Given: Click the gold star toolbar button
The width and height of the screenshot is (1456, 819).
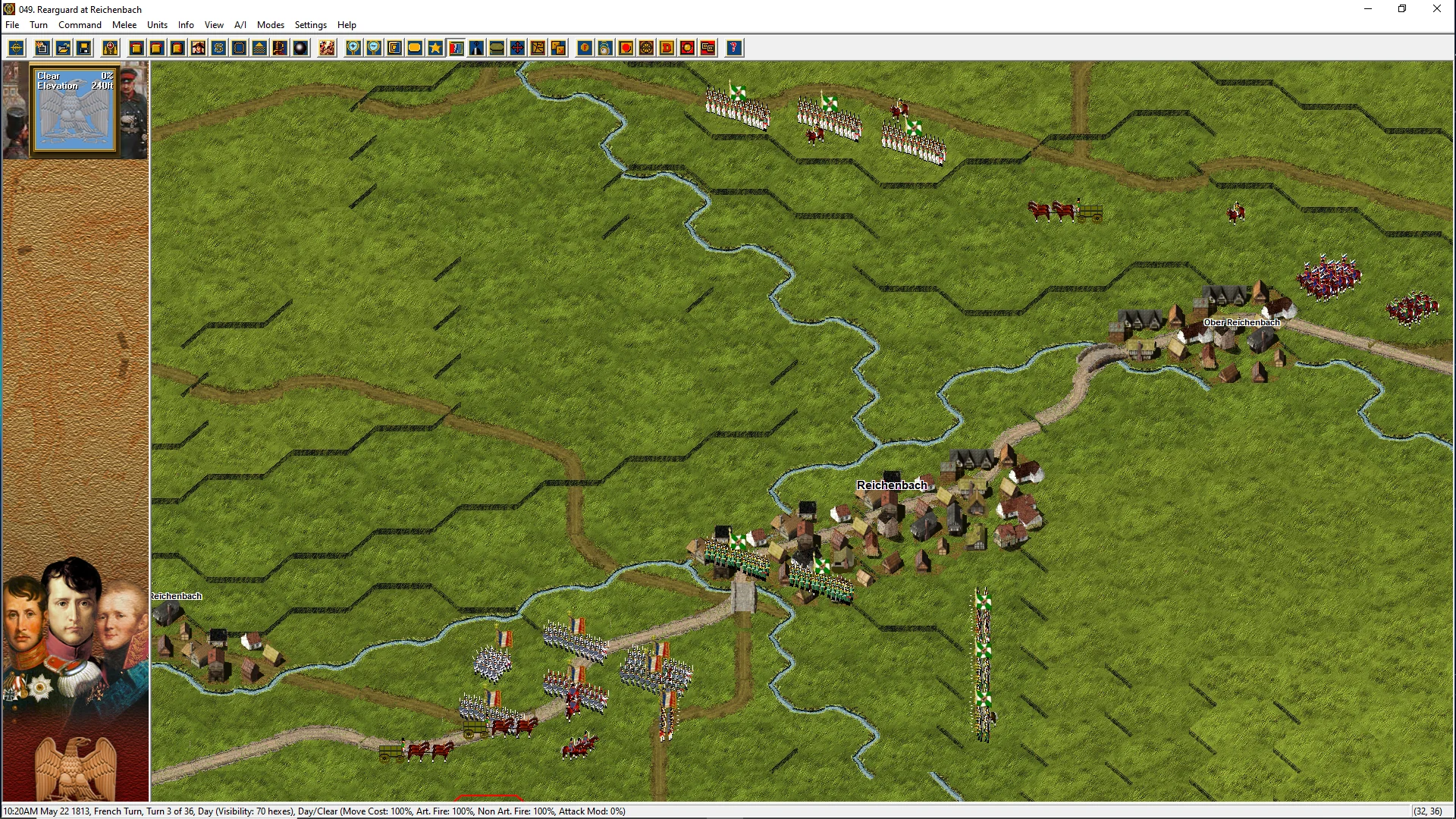Looking at the screenshot, I should 435,49.
